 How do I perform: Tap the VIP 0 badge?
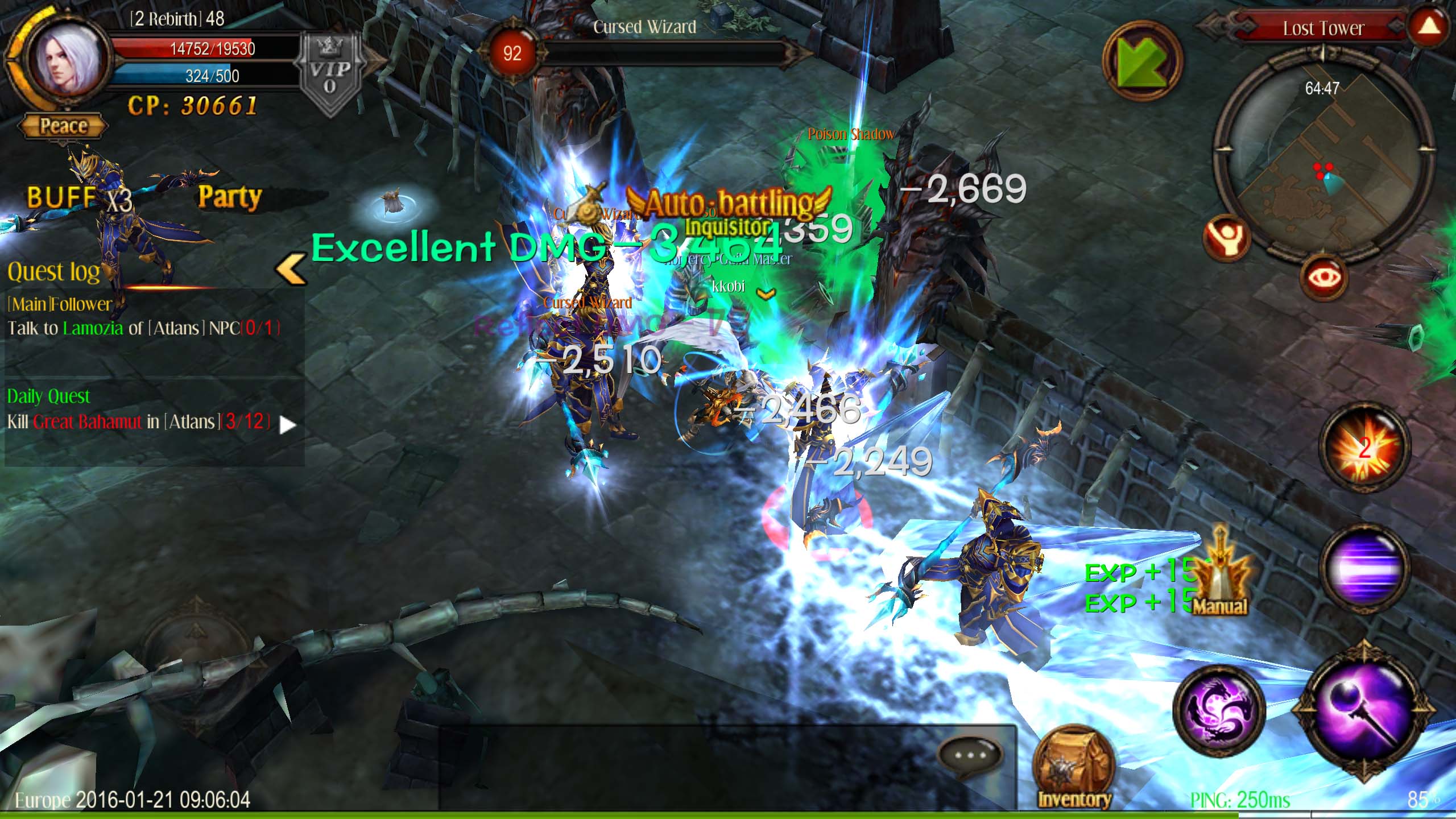click(330, 75)
